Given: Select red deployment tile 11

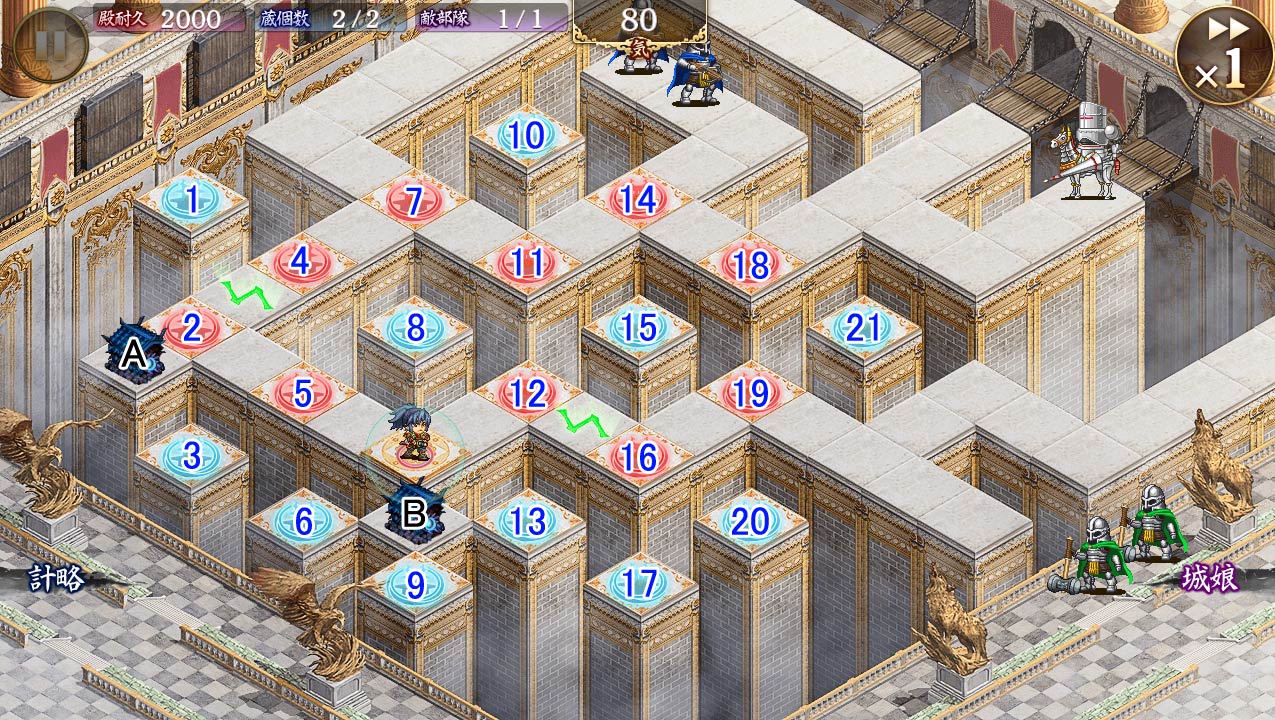Looking at the screenshot, I should 526,263.
